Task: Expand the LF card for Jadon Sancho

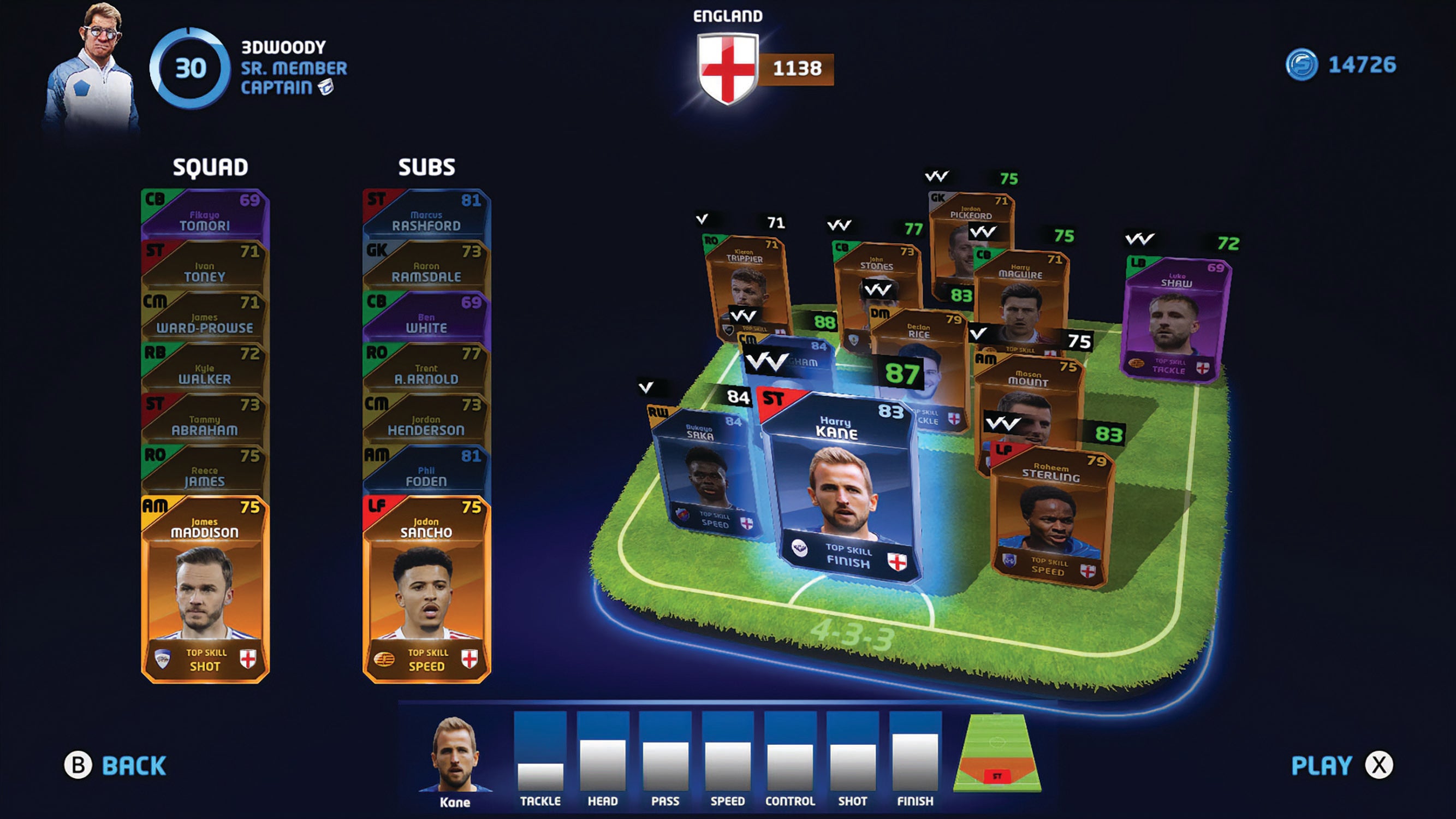Action: click(x=428, y=588)
